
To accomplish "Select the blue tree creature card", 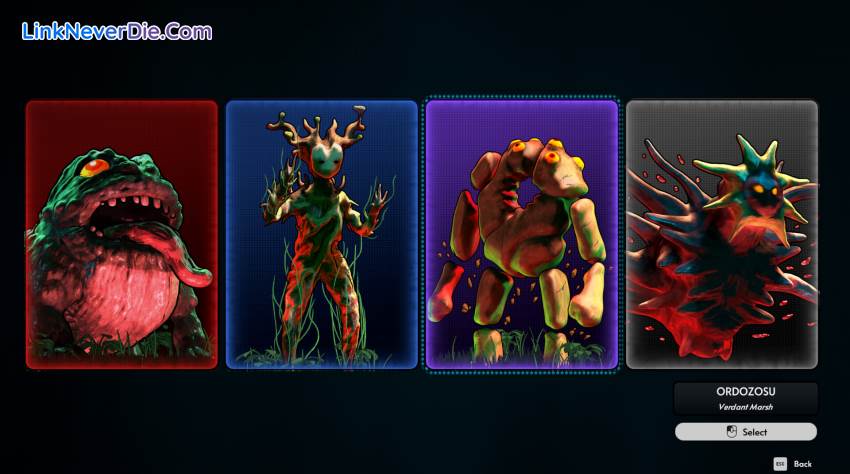I will [x=321, y=234].
